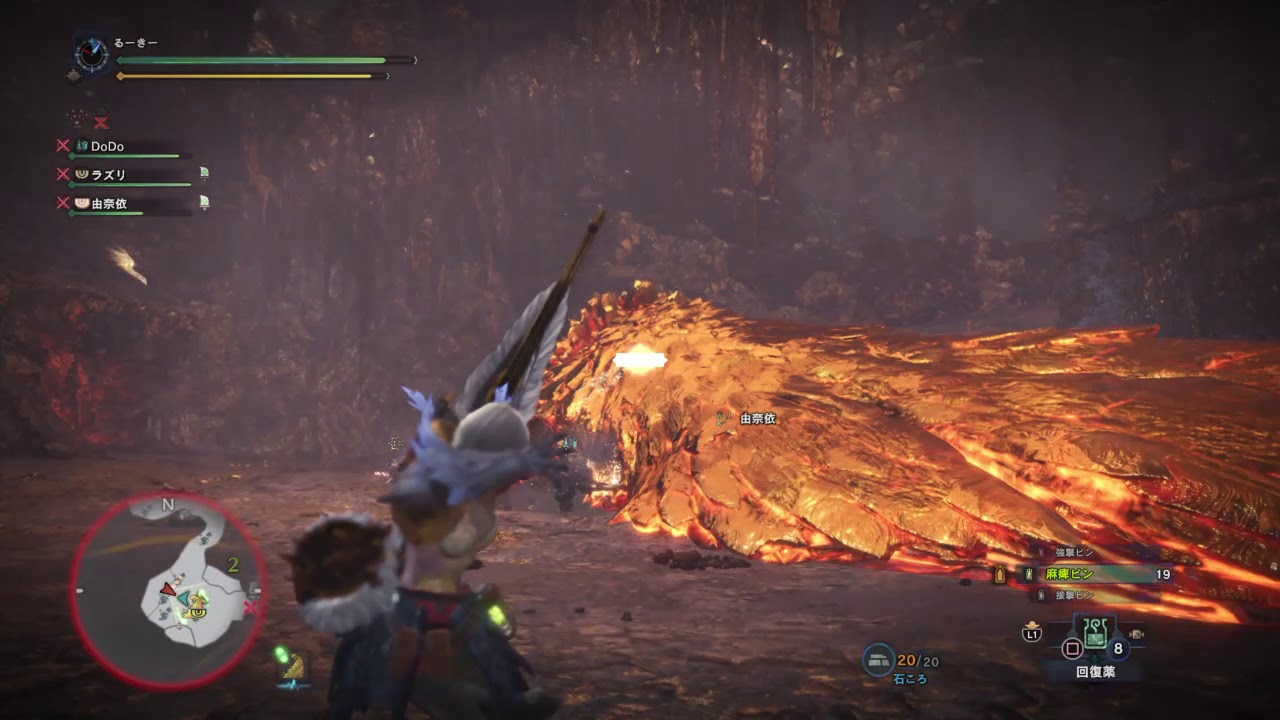Click the quest timer clock icon
This screenshot has width=1280, height=720.
[92, 55]
